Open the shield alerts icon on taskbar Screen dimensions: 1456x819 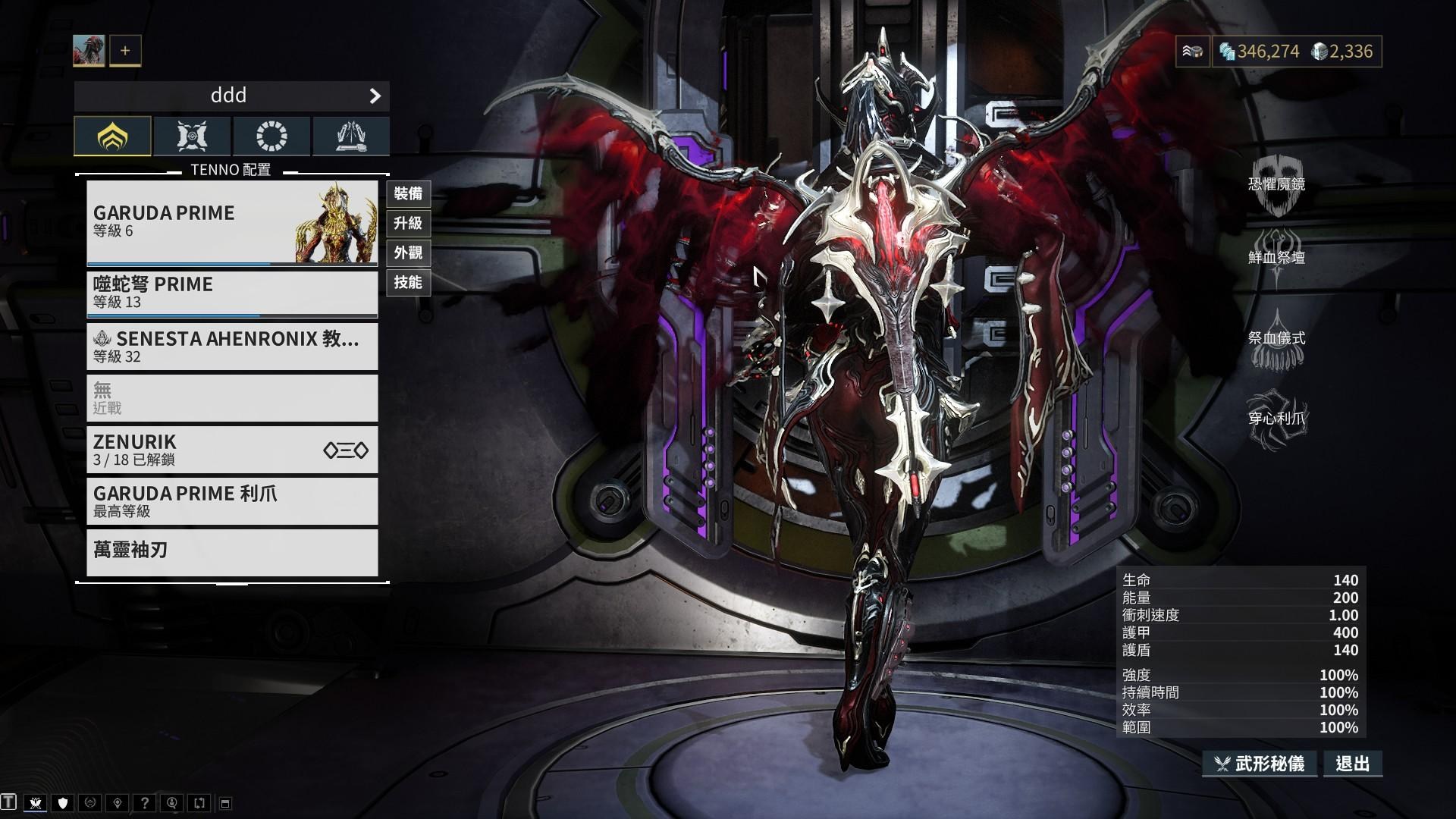(62, 802)
